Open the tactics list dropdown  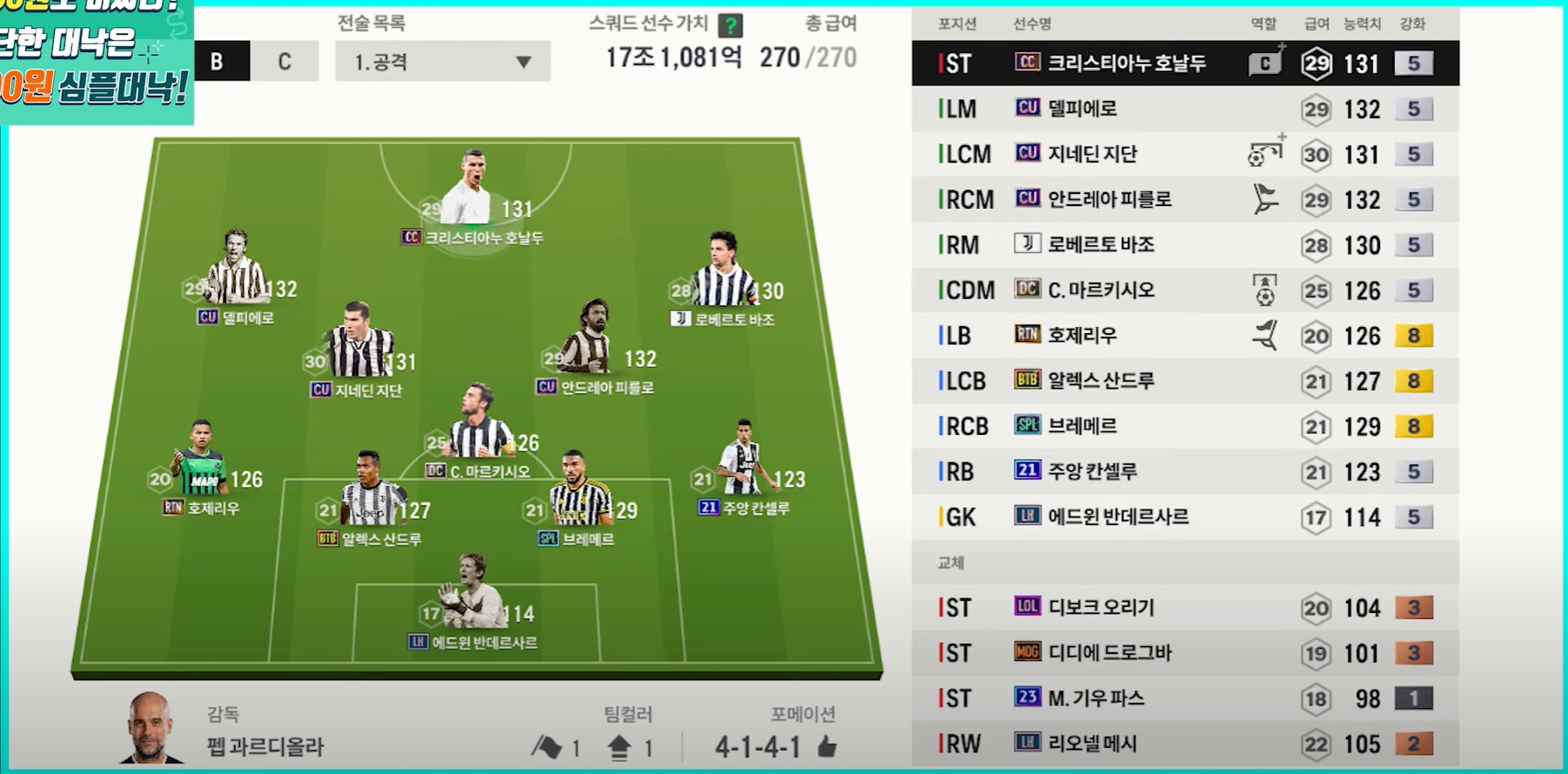[x=442, y=62]
